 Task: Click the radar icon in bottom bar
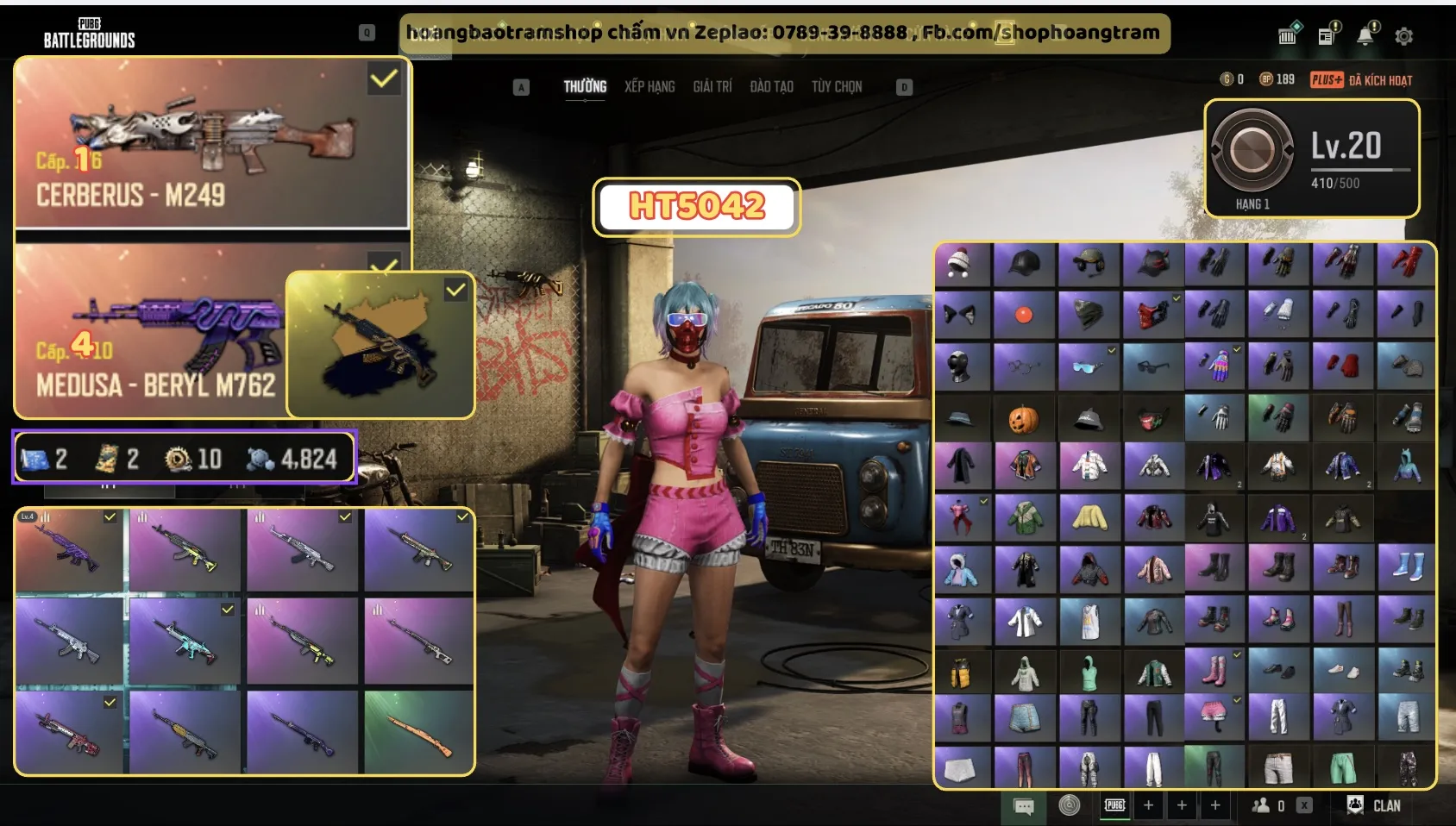pos(1070,805)
